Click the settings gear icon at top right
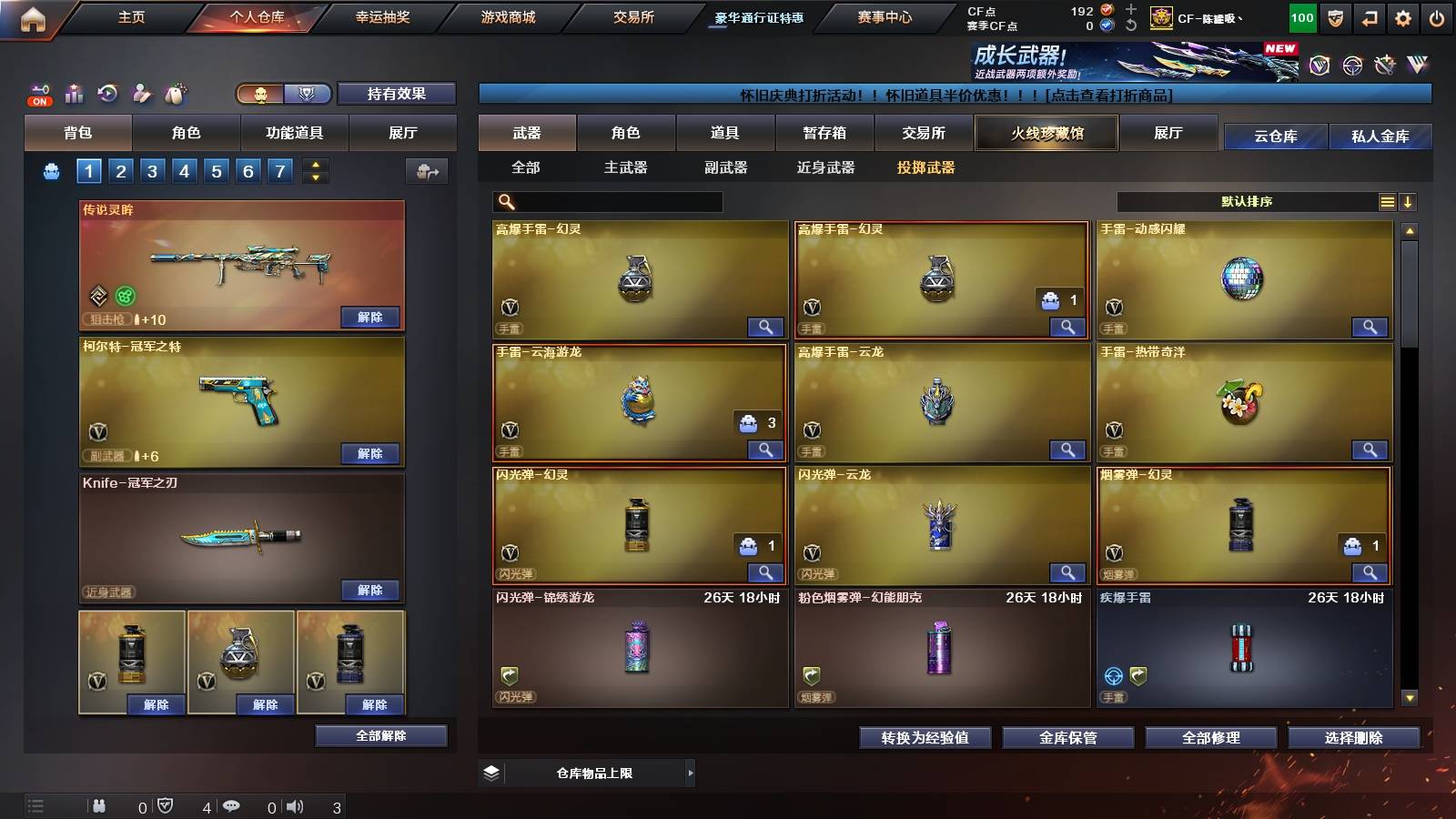This screenshot has height=819, width=1456. click(1402, 17)
